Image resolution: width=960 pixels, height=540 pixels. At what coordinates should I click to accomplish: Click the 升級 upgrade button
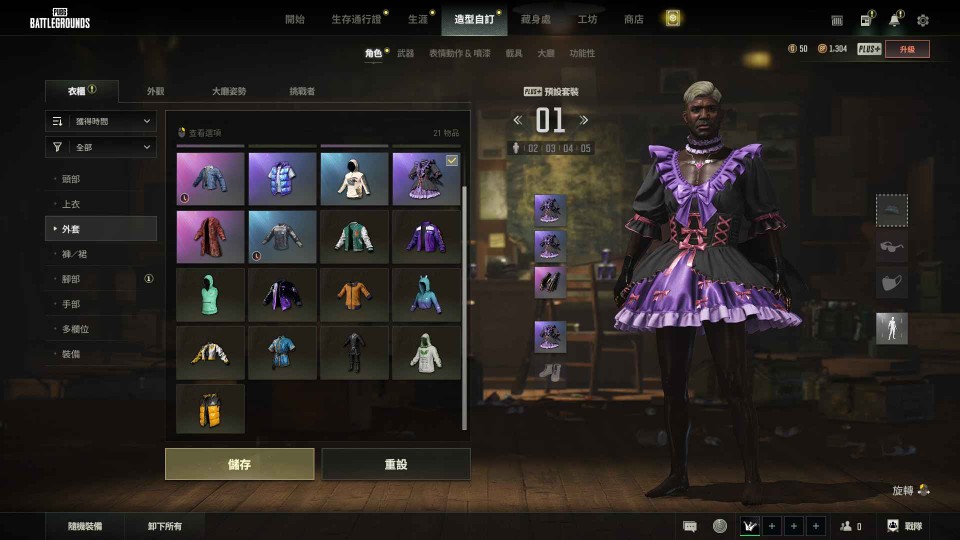(906, 49)
